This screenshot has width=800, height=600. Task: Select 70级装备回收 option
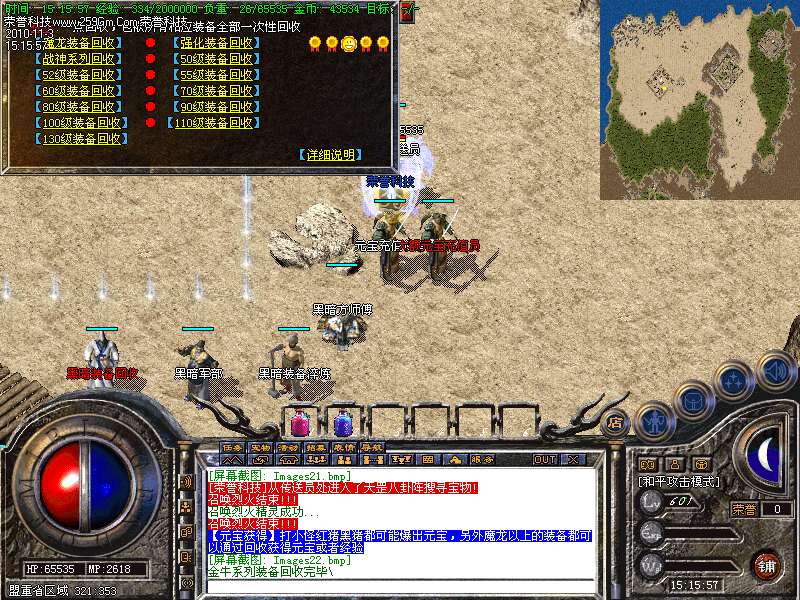coord(216,91)
